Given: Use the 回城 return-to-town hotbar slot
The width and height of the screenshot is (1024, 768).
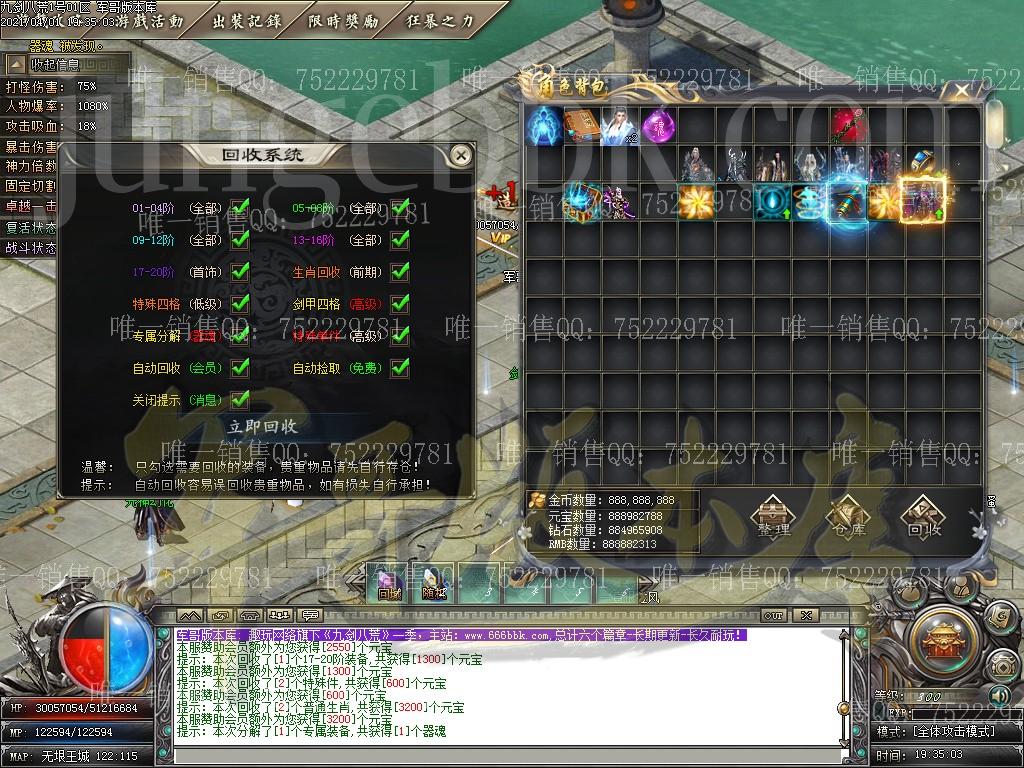Looking at the screenshot, I should pos(389,584).
